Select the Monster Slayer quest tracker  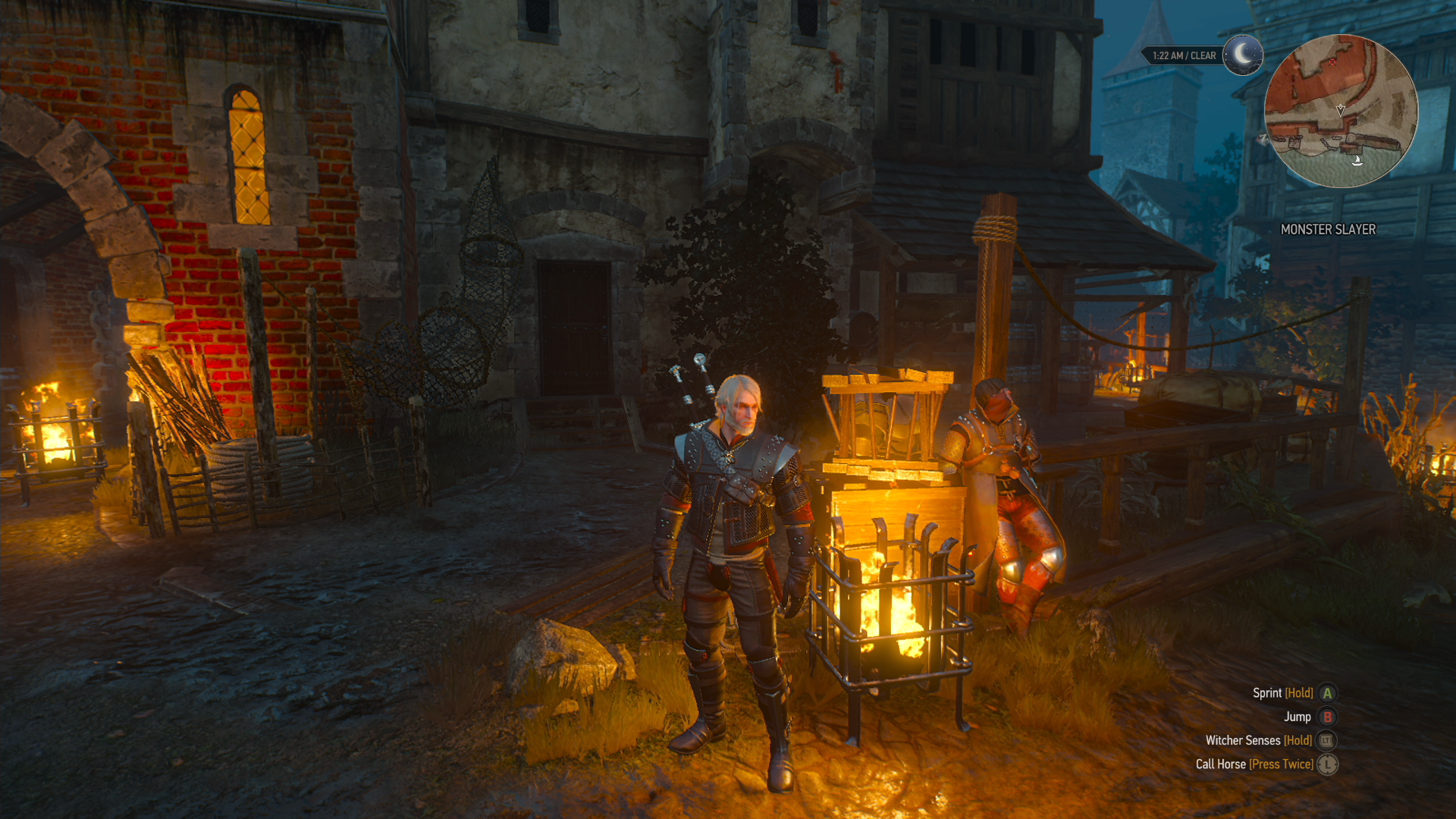(x=1328, y=230)
